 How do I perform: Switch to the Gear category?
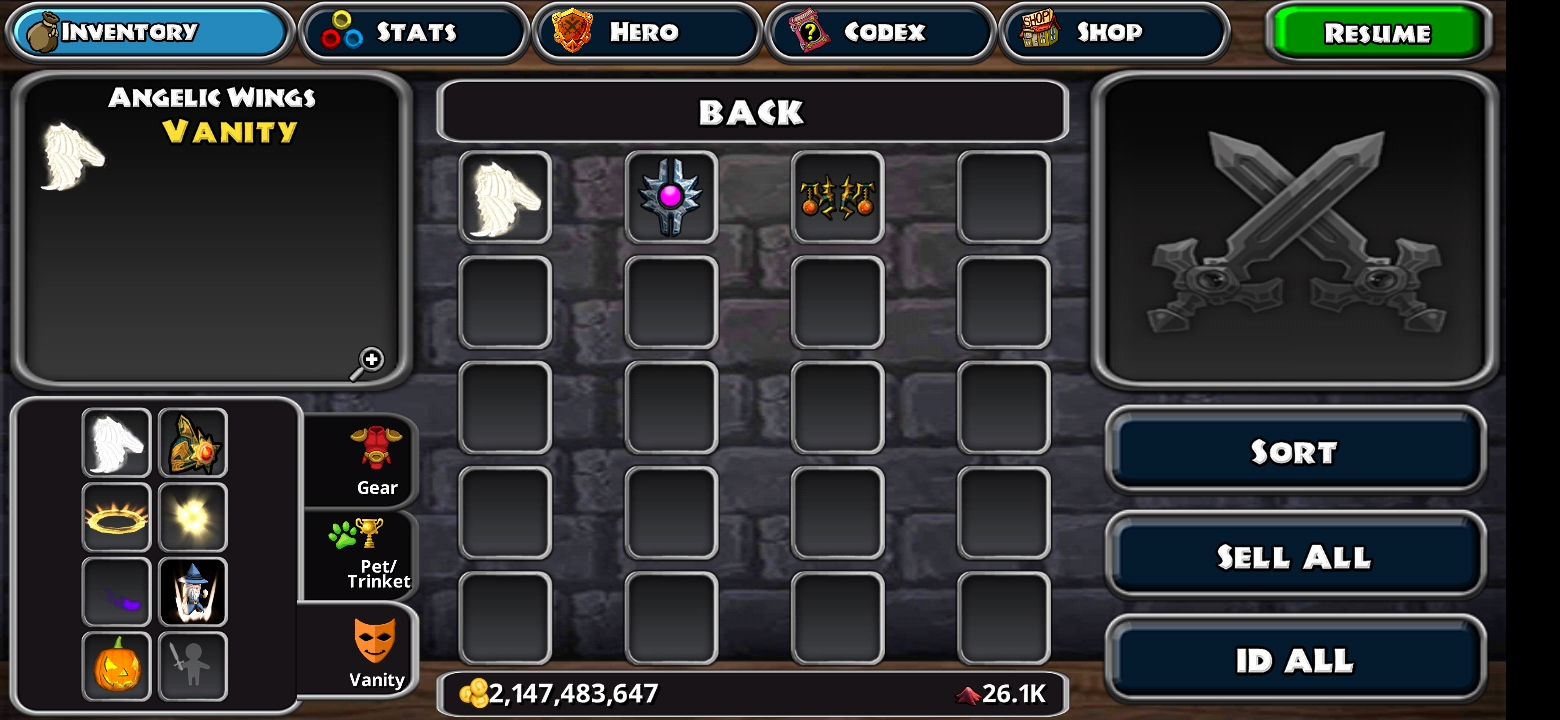point(376,460)
